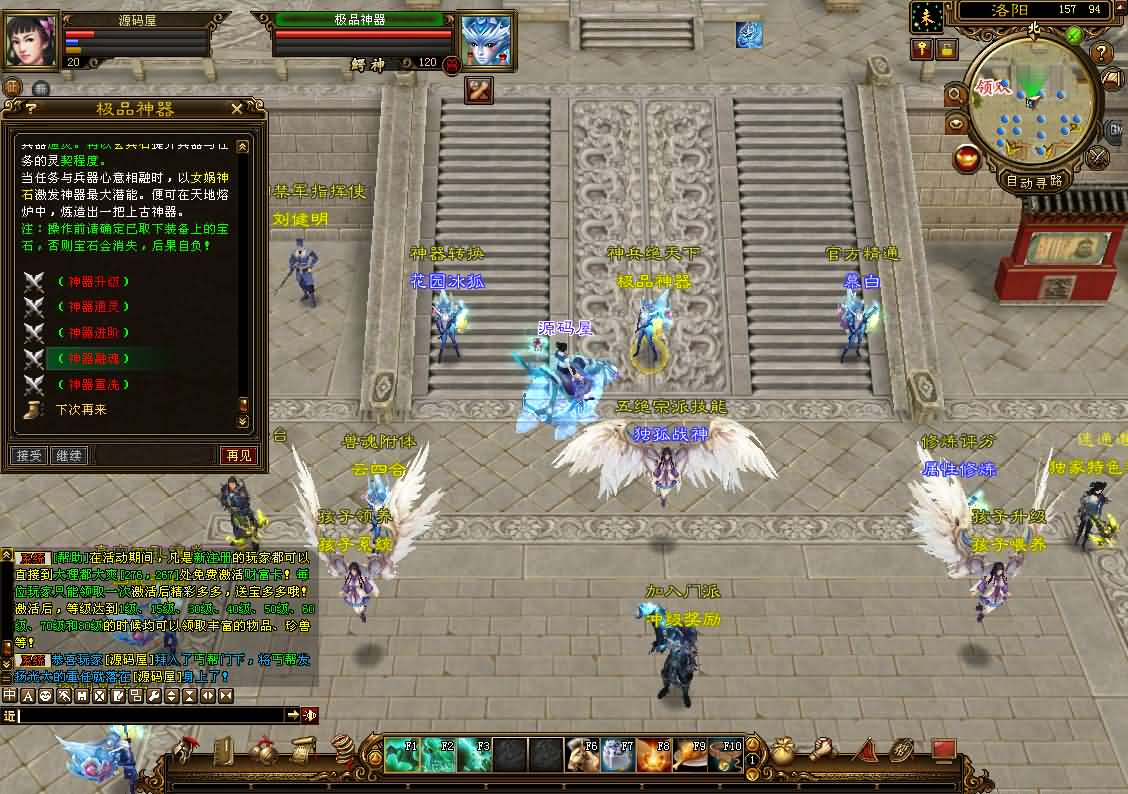The height and width of the screenshot is (794, 1128).
Task: Click the minimap magnifier zoom button
Action: coord(954,95)
